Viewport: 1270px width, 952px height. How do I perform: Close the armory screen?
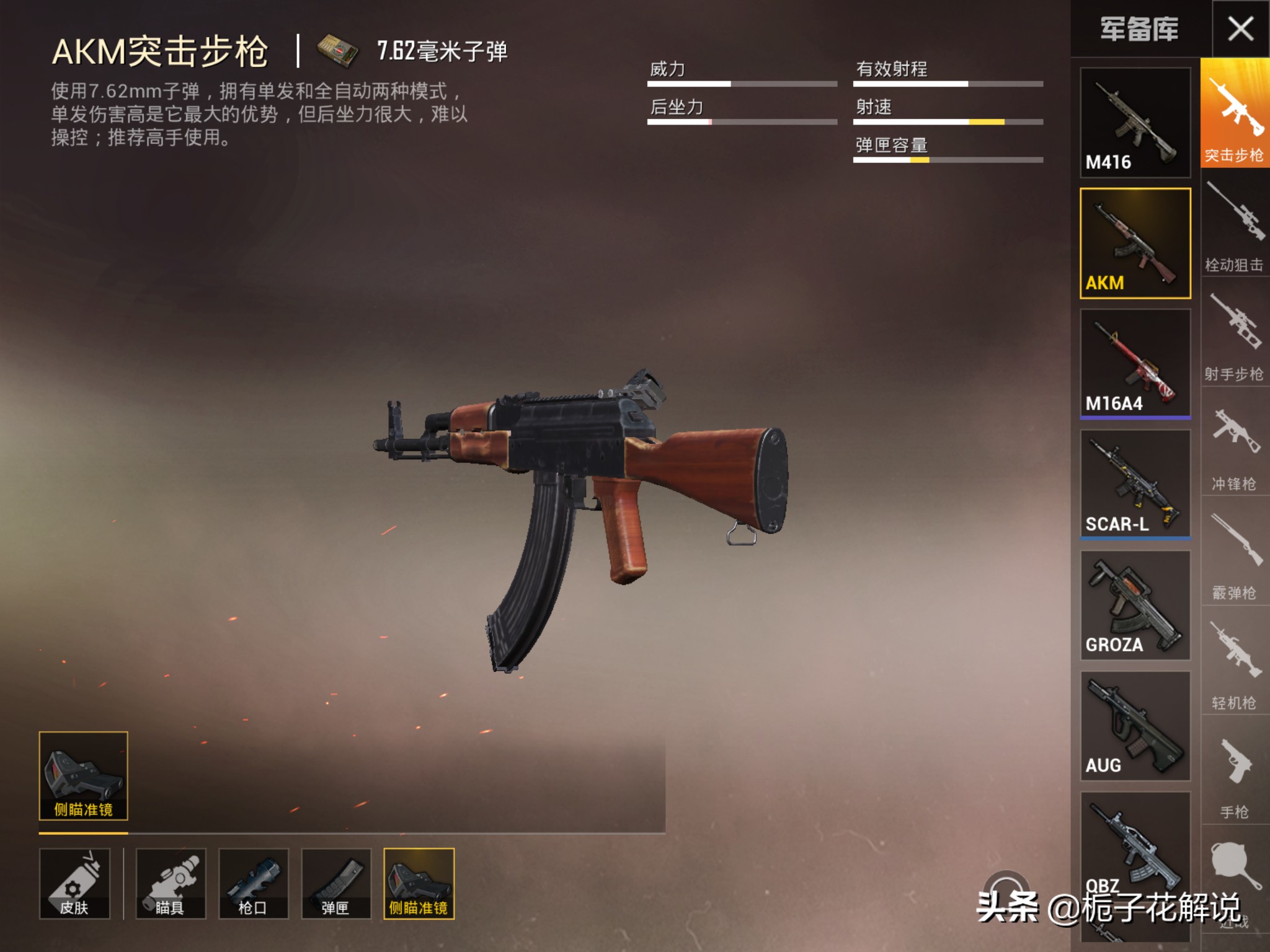pos(1240,29)
